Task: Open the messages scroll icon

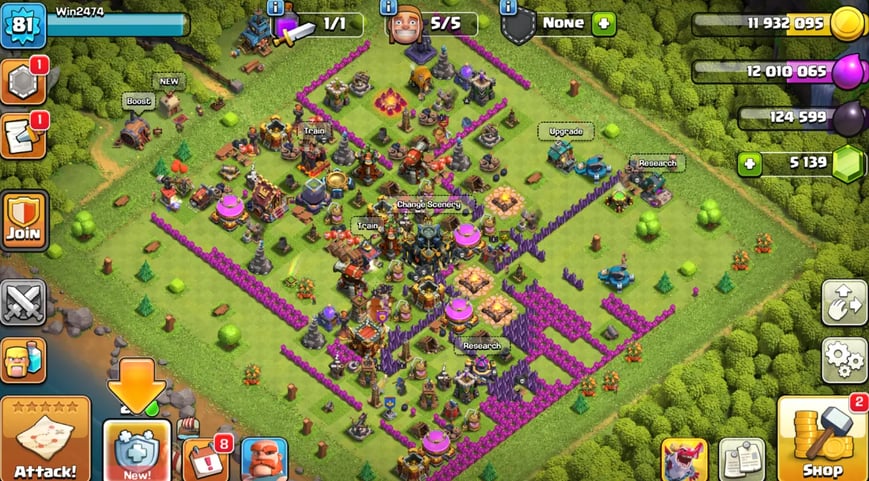Action: click(22, 137)
